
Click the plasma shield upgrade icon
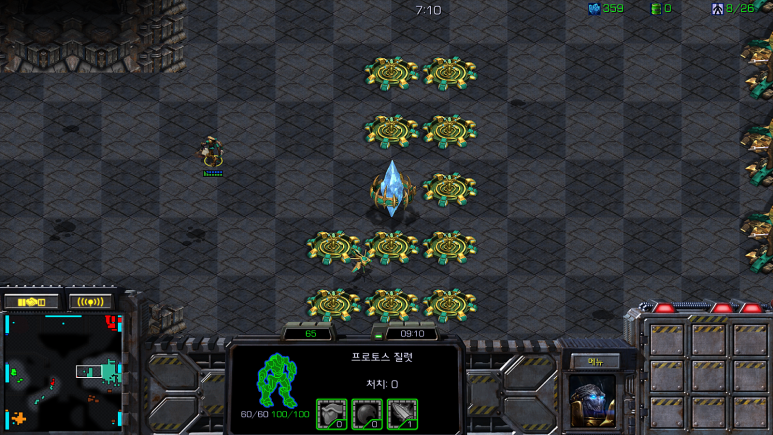coord(367,413)
